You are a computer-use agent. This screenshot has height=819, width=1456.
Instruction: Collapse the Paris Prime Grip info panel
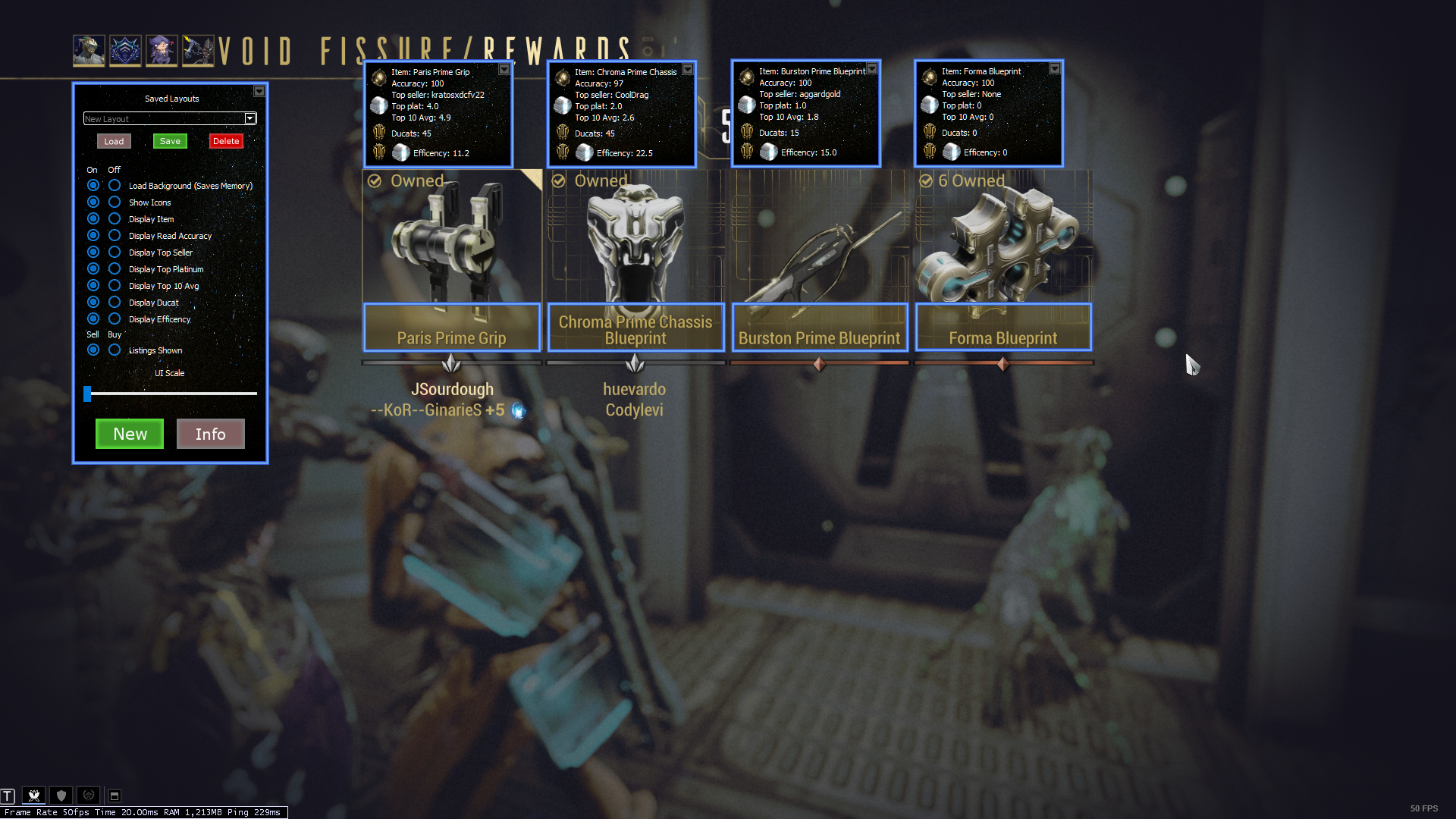click(x=504, y=69)
